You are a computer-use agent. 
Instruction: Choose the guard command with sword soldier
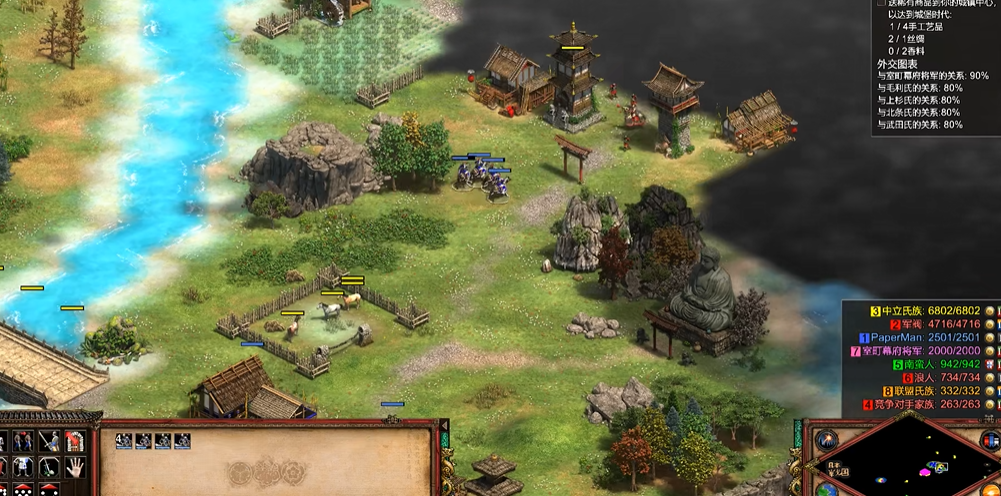click(x=48, y=441)
